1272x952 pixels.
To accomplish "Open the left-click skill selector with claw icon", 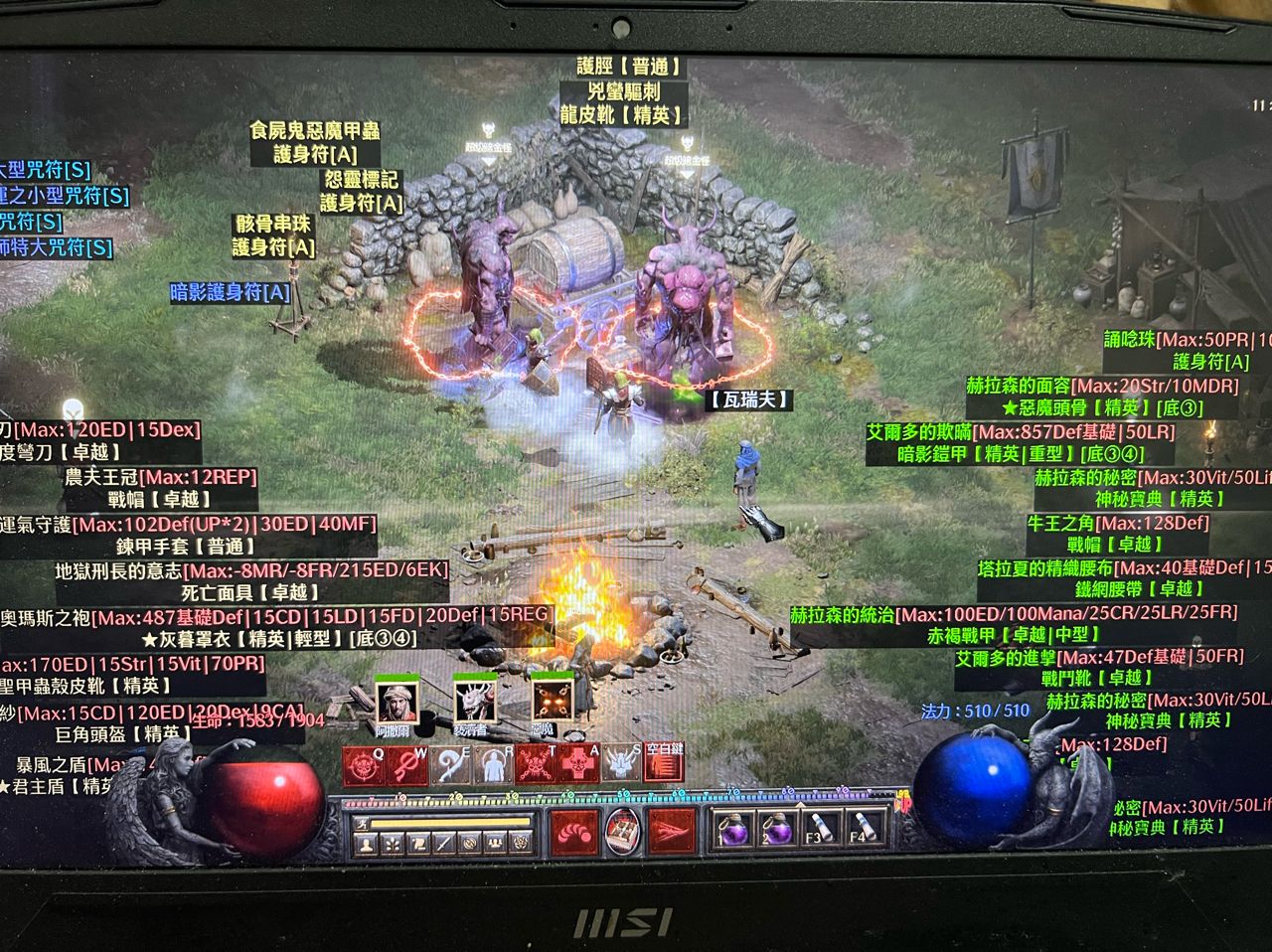I will tap(573, 832).
